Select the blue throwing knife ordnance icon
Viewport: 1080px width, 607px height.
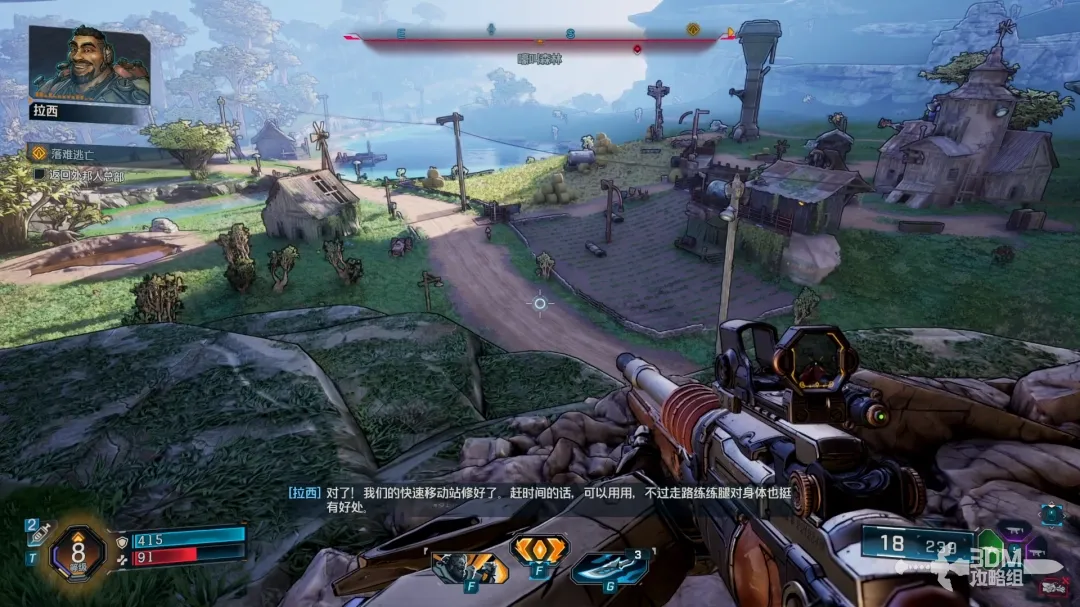610,568
